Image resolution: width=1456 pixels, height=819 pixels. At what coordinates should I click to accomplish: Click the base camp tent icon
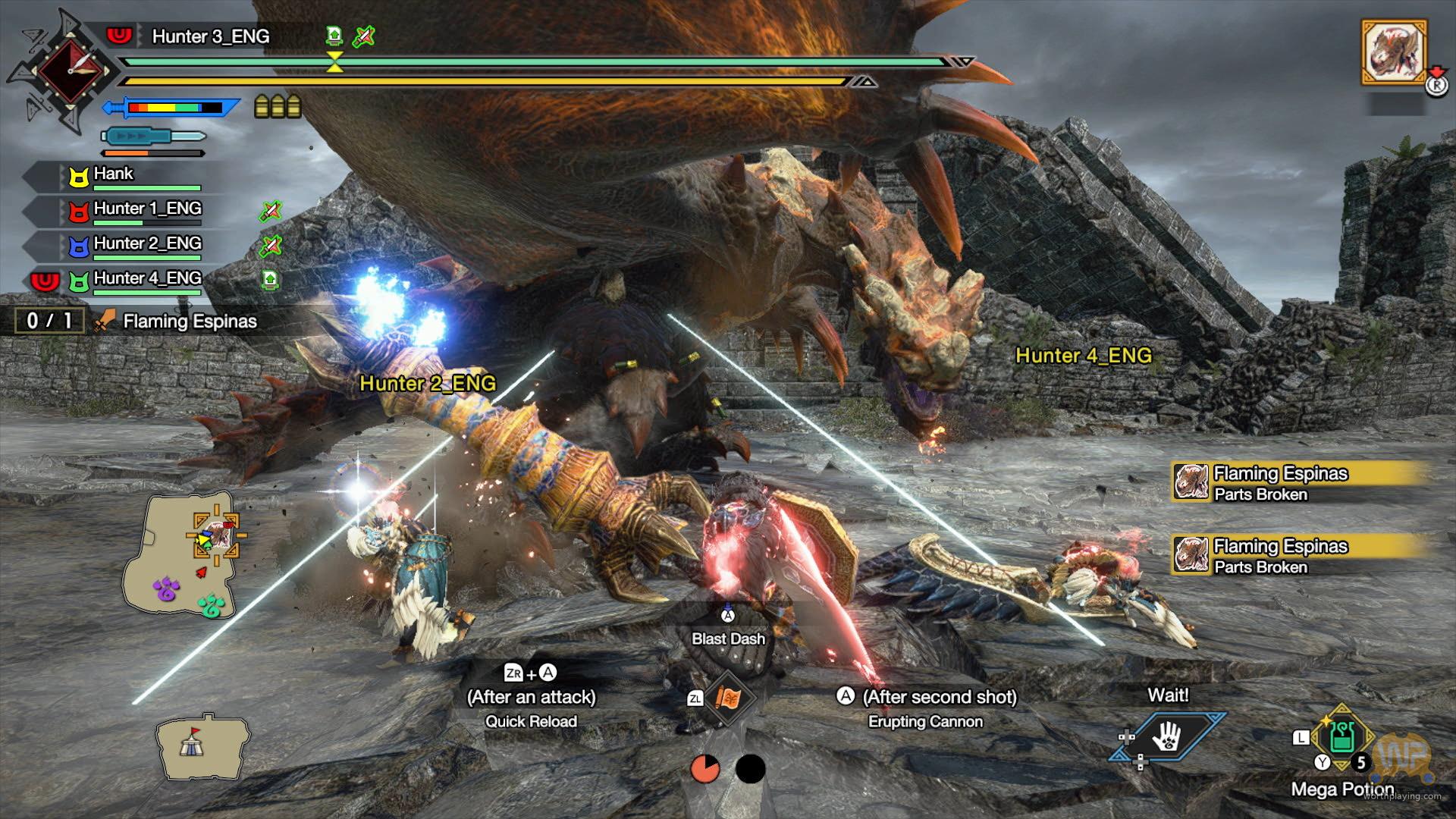[193, 745]
